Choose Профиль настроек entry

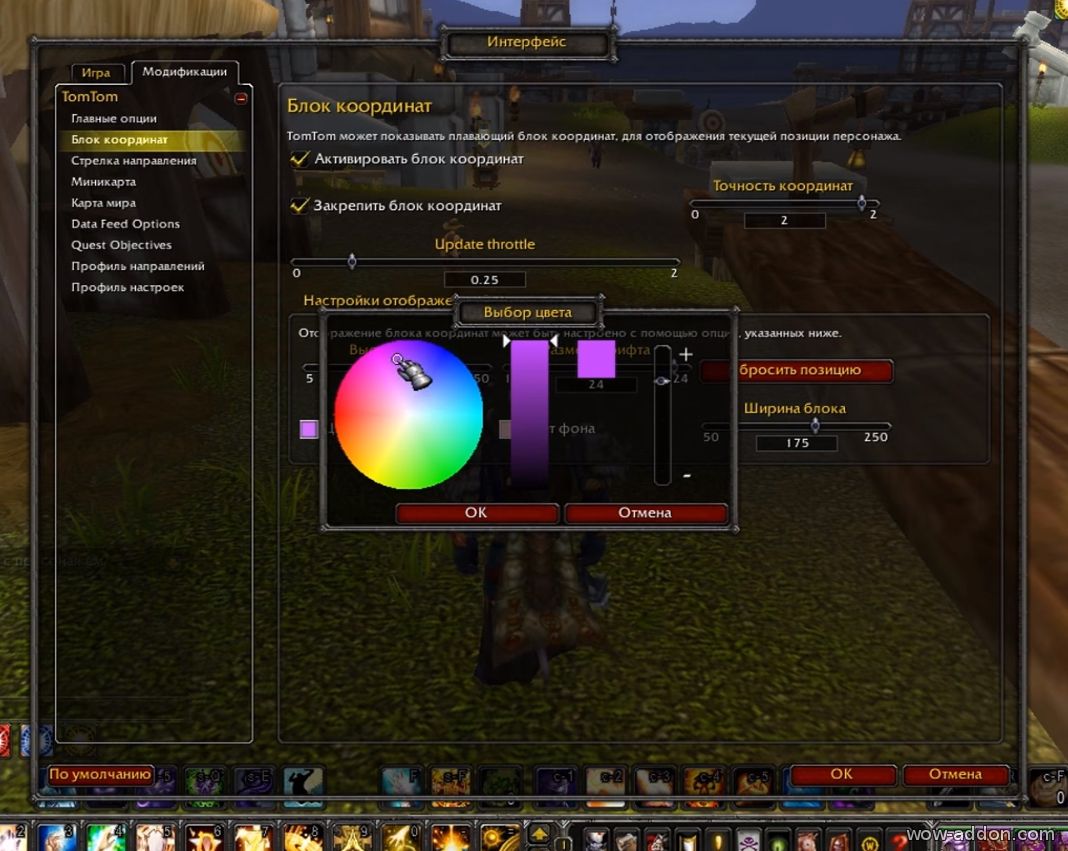(127, 287)
